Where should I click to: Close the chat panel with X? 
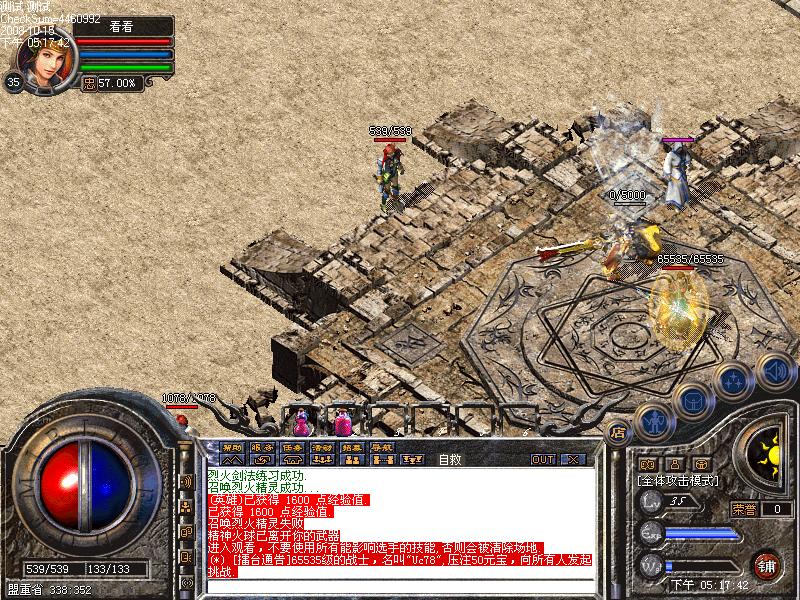[x=572, y=459]
